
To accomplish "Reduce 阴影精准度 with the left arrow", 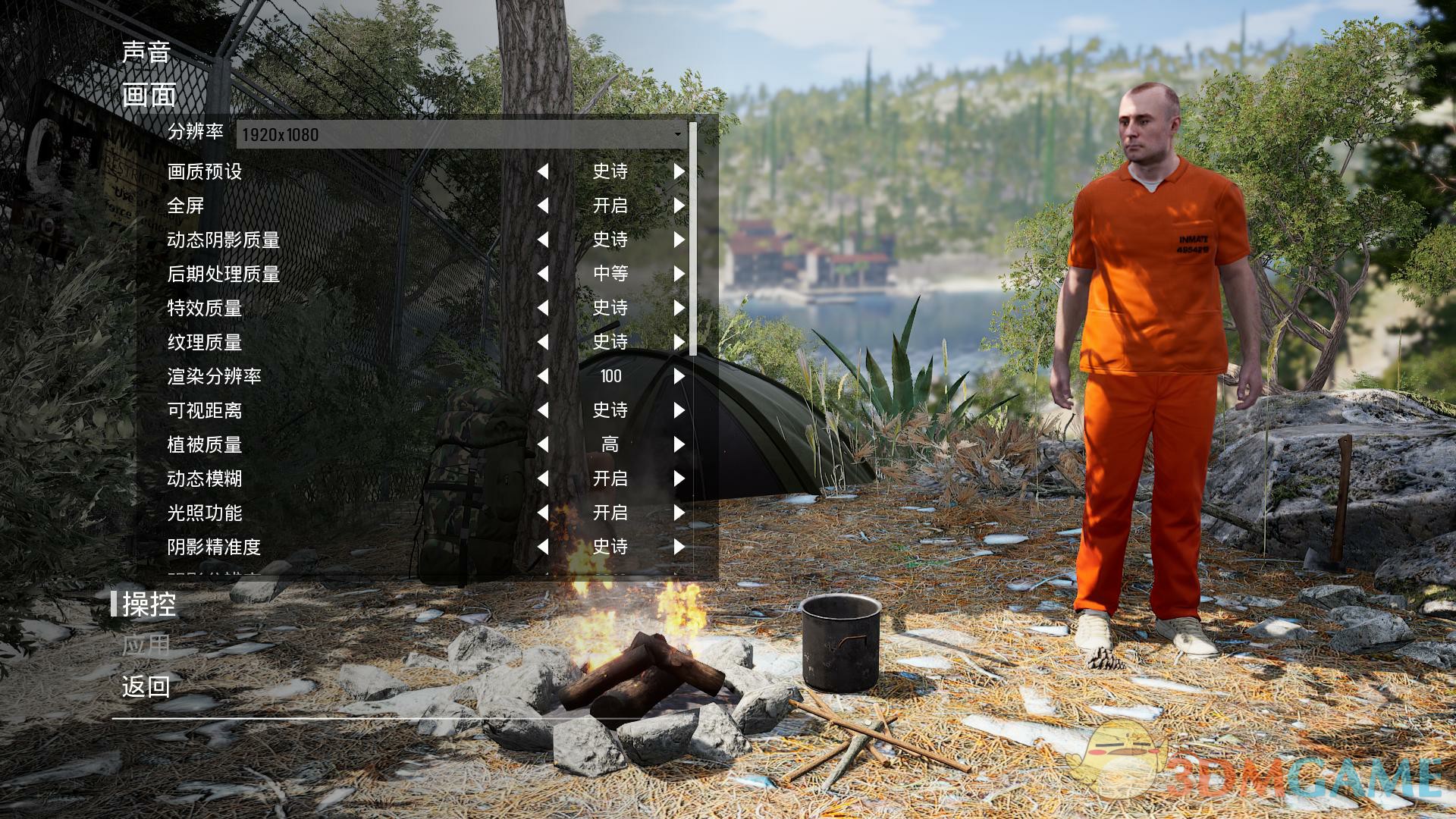I will (543, 548).
